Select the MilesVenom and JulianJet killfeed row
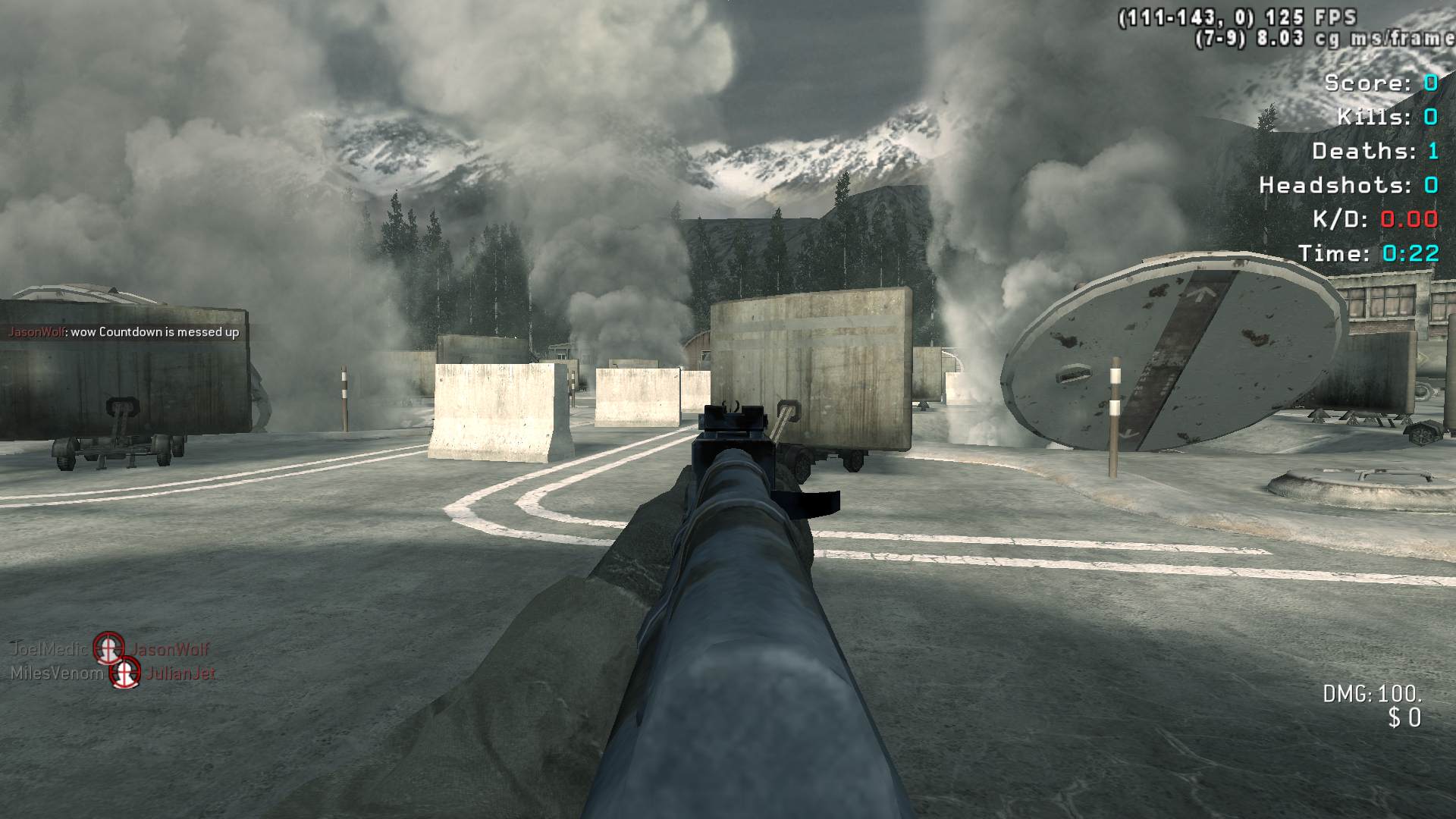1456x819 pixels. point(113,673)
